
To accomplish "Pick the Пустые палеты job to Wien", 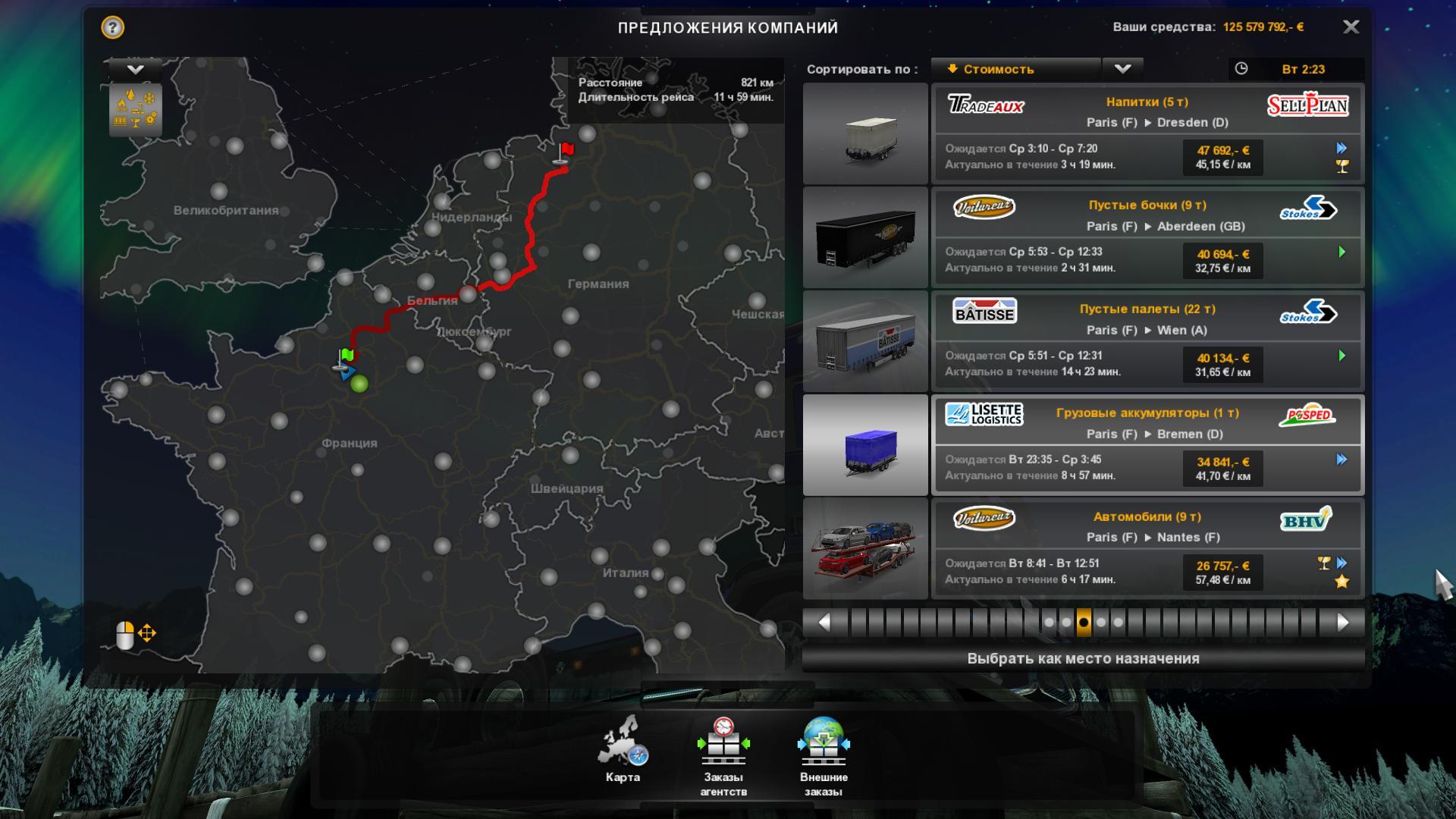I will tap(1147, 341).
